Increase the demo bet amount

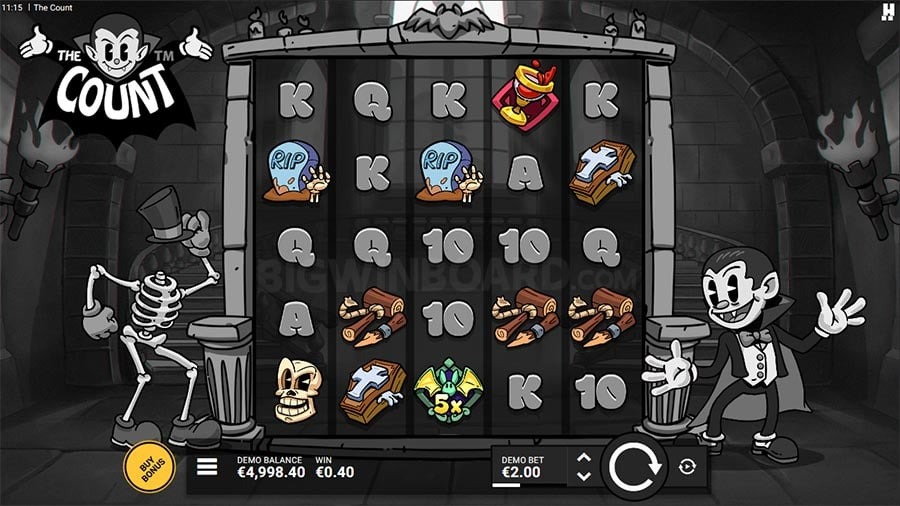point(585,458)
